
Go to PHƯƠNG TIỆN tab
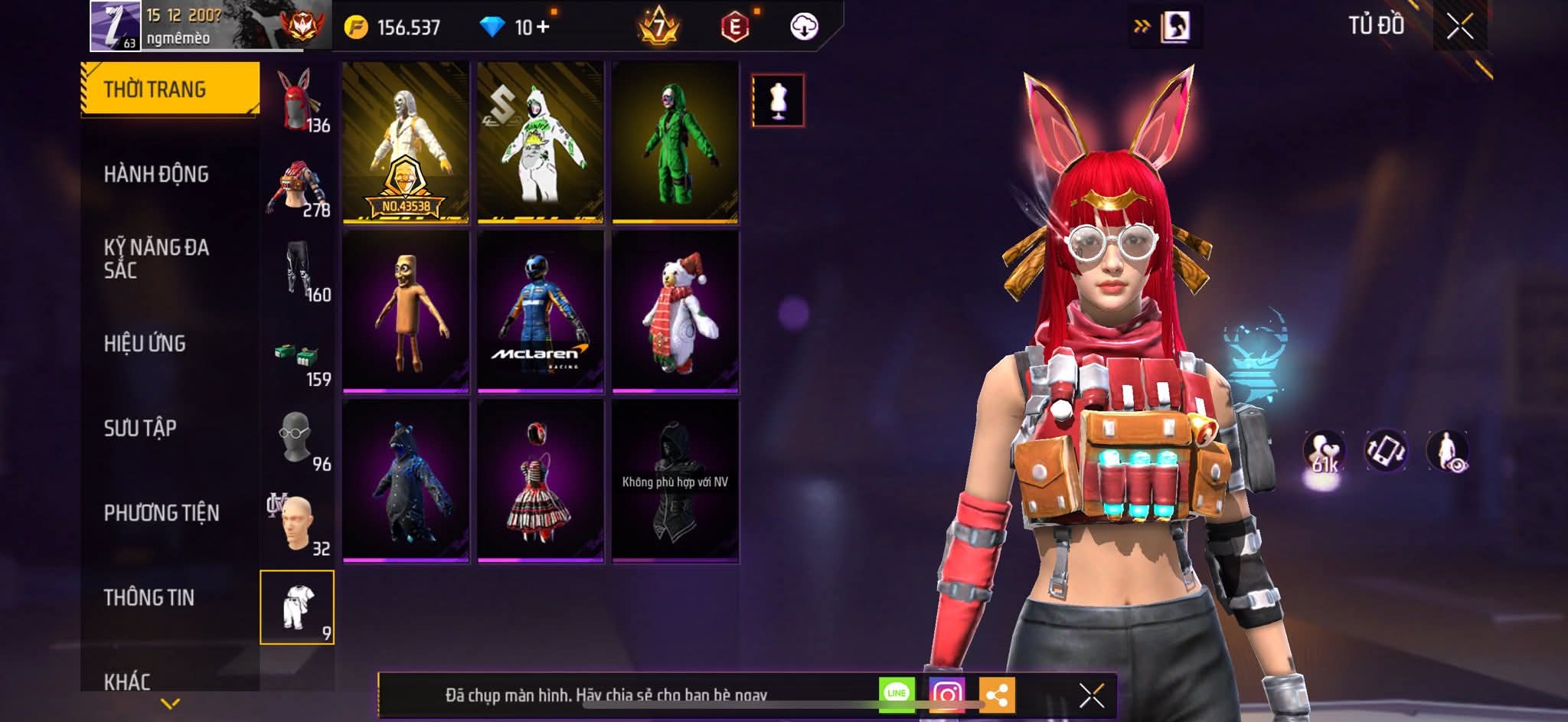click(x=162, y=513)
